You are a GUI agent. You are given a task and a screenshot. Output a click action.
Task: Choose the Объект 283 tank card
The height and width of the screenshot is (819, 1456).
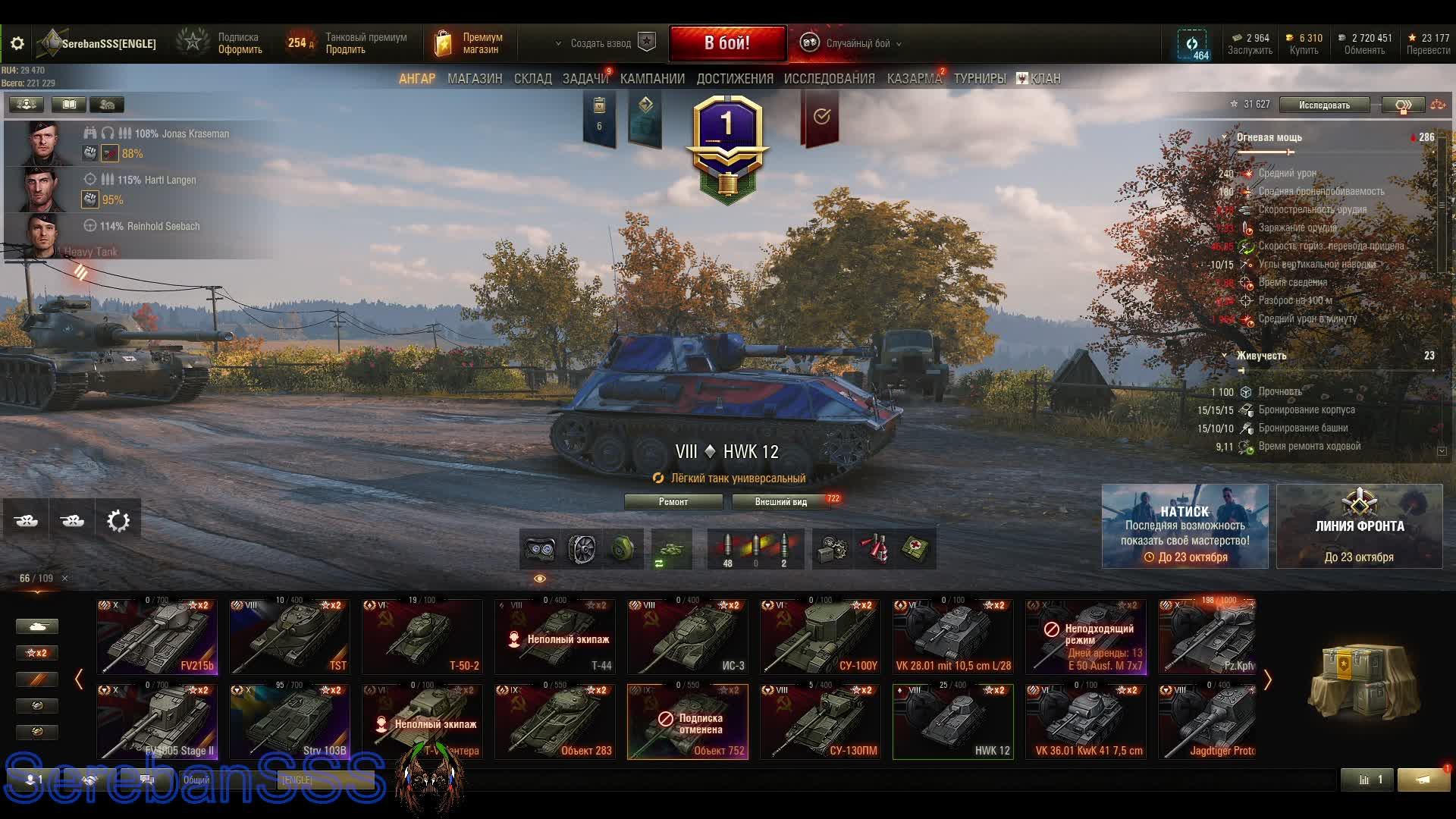(x=554, y=722)
